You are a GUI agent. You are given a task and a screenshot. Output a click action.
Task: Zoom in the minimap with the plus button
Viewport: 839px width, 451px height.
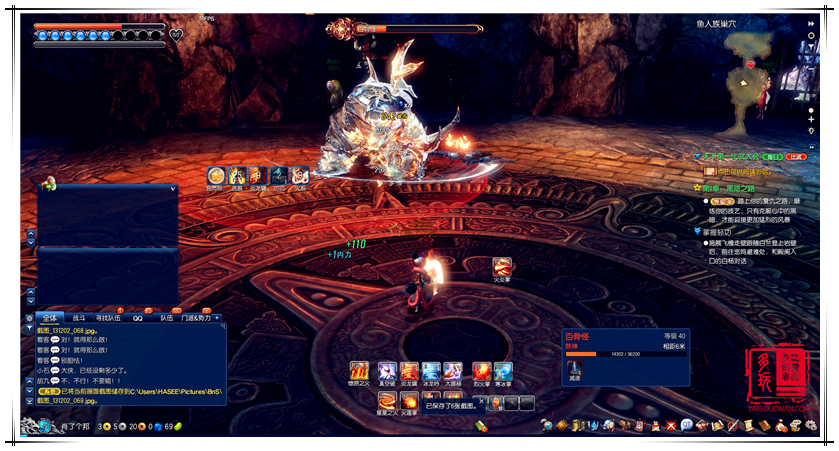pos(810,119)
